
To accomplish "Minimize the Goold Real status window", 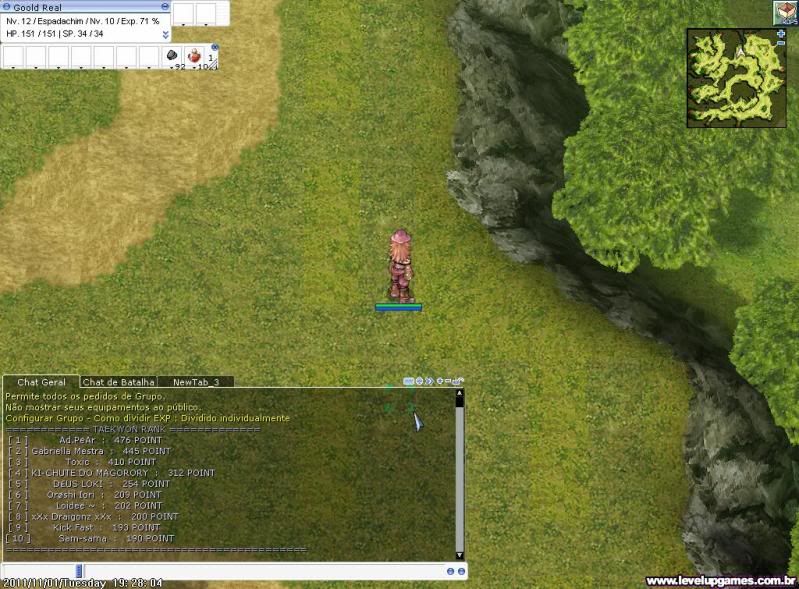I will [x=165, y=6].
